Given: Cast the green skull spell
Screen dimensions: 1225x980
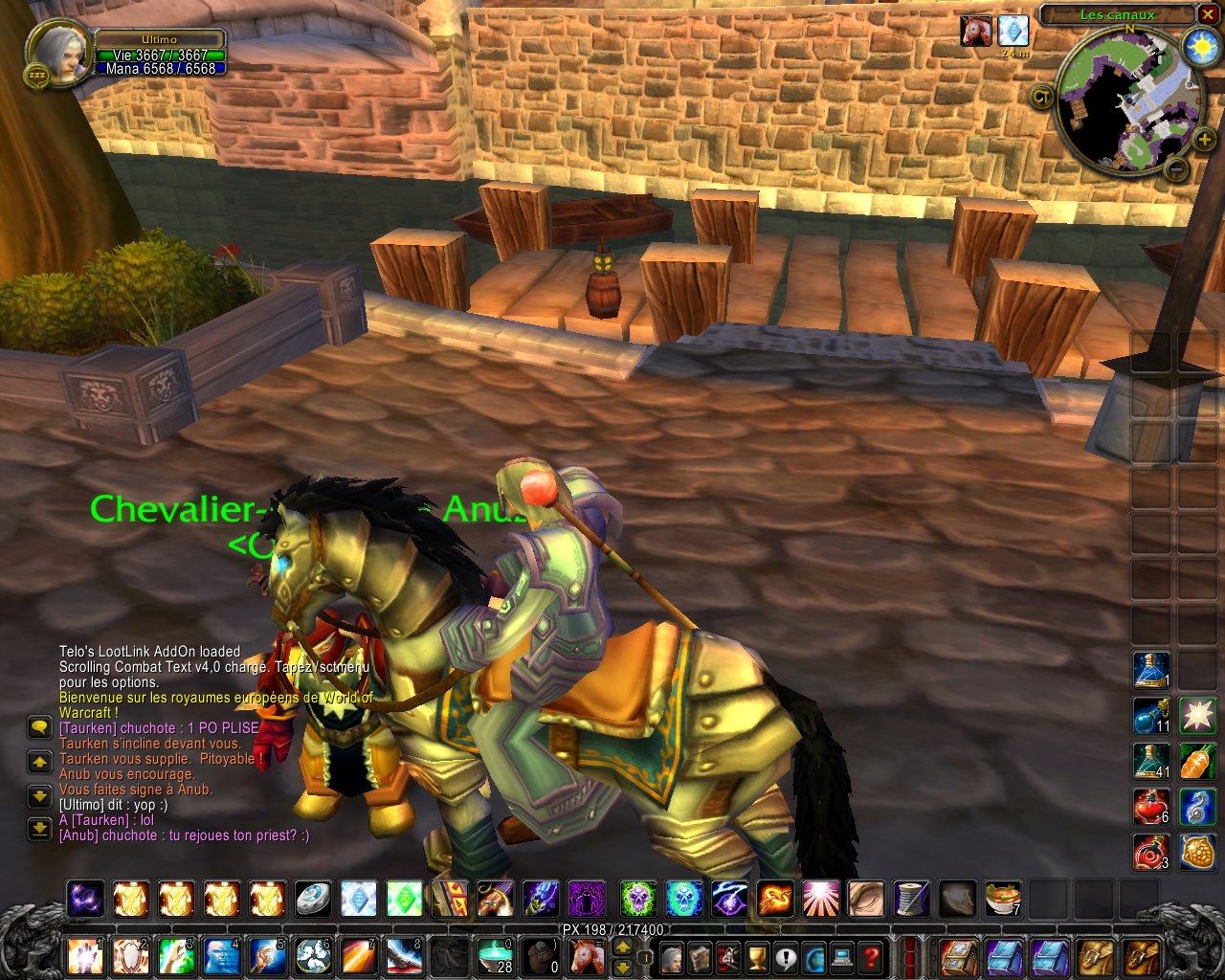Looking at the screenshot, I should point(638,899).
